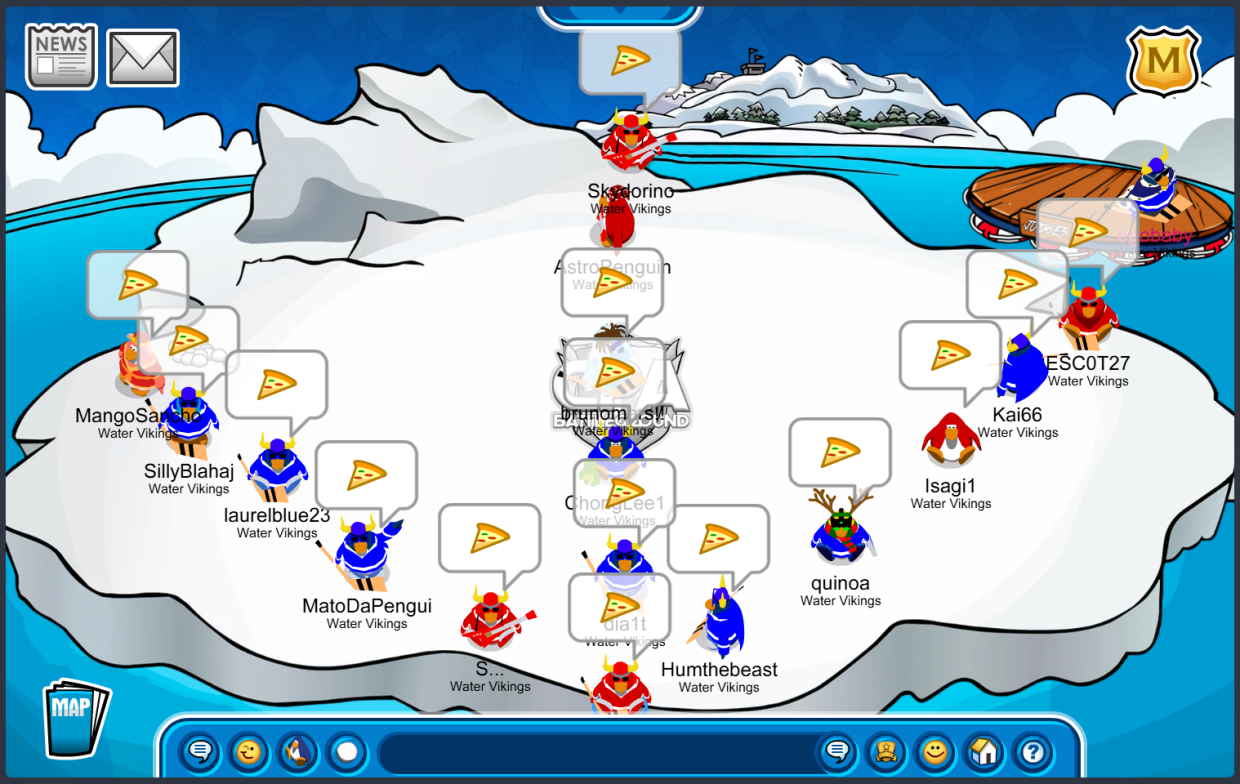Open the player card badge button
The height and width of the screenshot is (784, 1240).
[x=886, y=751]
